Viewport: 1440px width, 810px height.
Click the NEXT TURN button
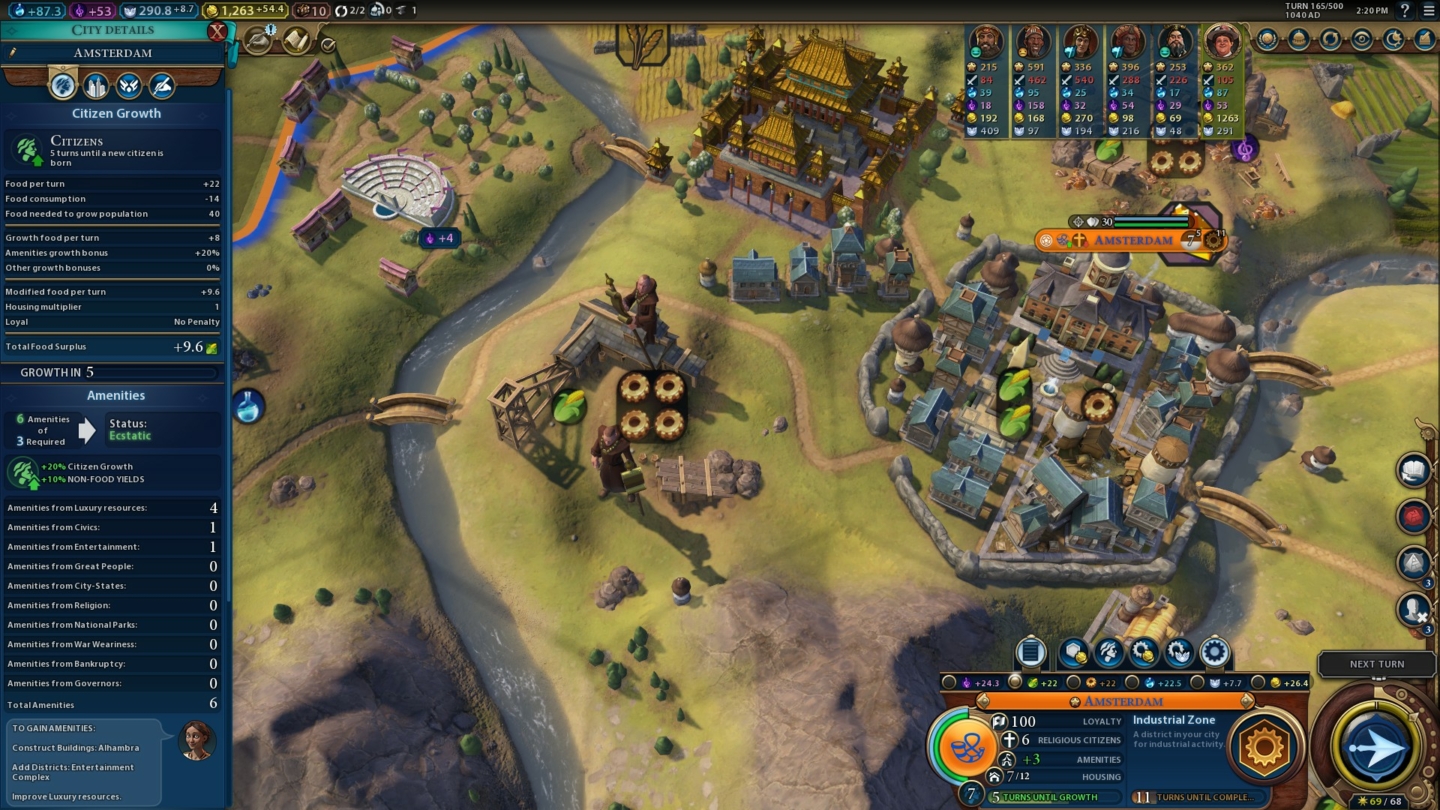(x=1376, y=663)
